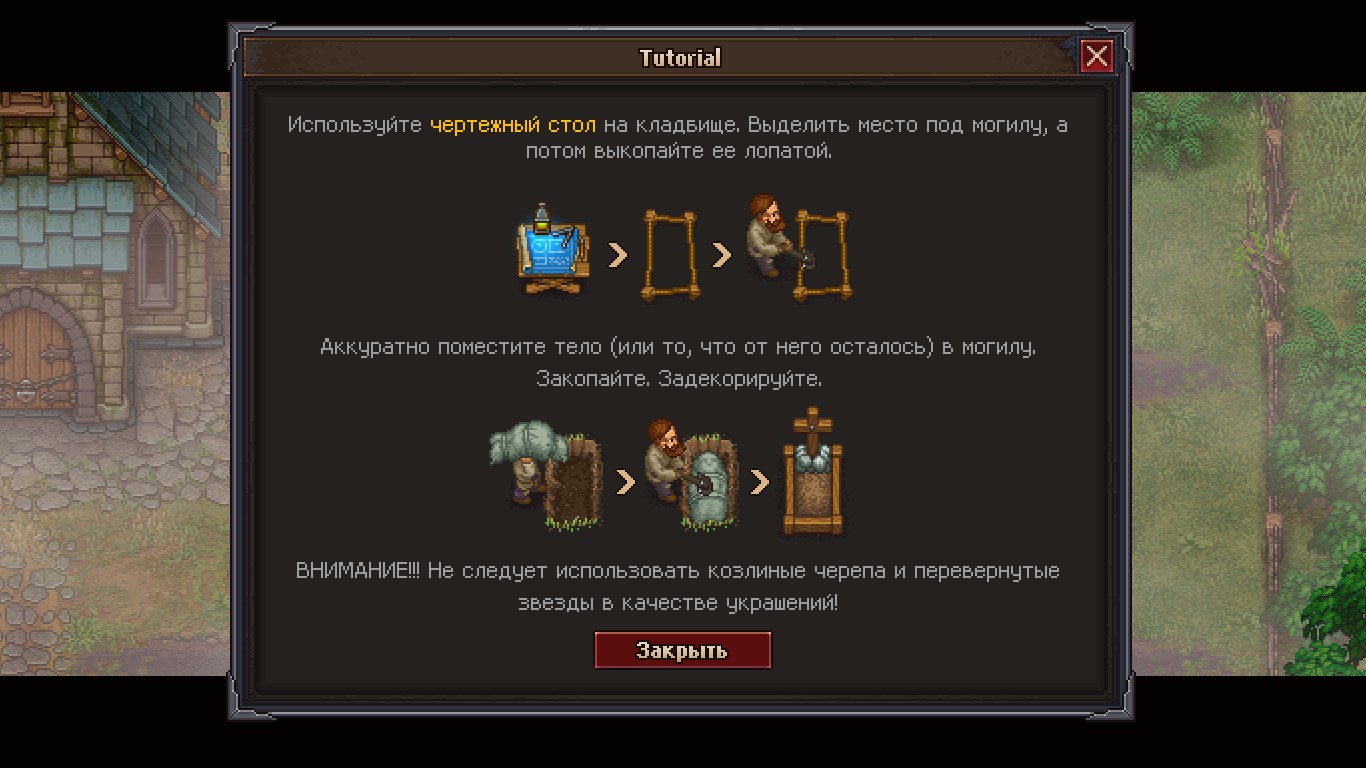Image resolution: width=1366 pixels, height=768 pixels.
Task: Close the tutorial with the X button
Action: pyautogui.click(x=1097, y=57)
